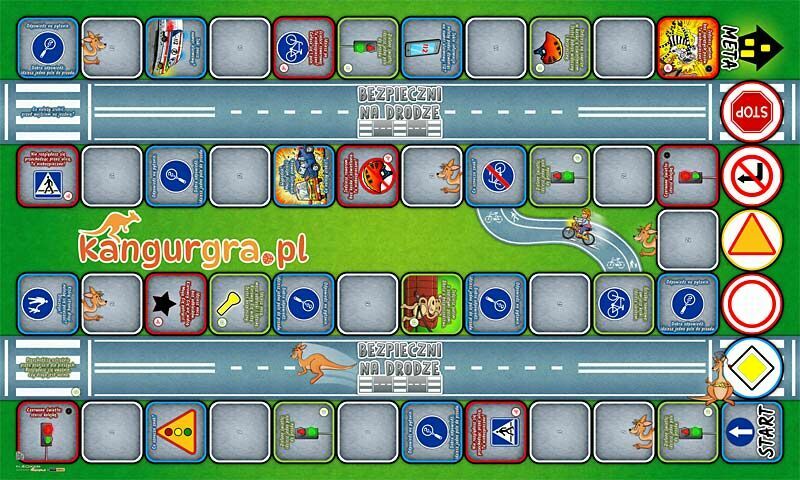Image resolution: width=800 pixels, height=480 pixels.
Task: Click the police car tile
Action: coord(305,175)
